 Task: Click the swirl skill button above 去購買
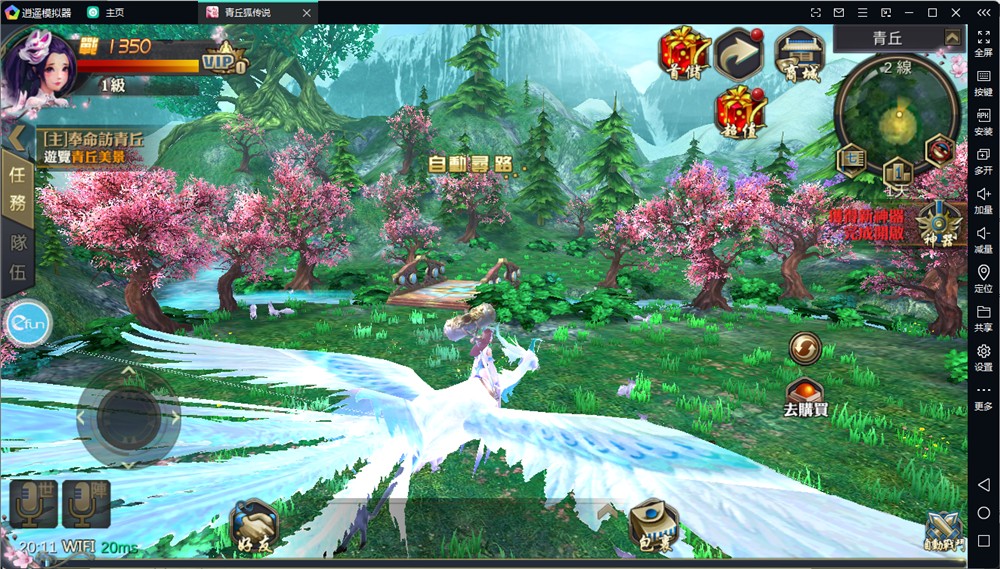(804, 348)
